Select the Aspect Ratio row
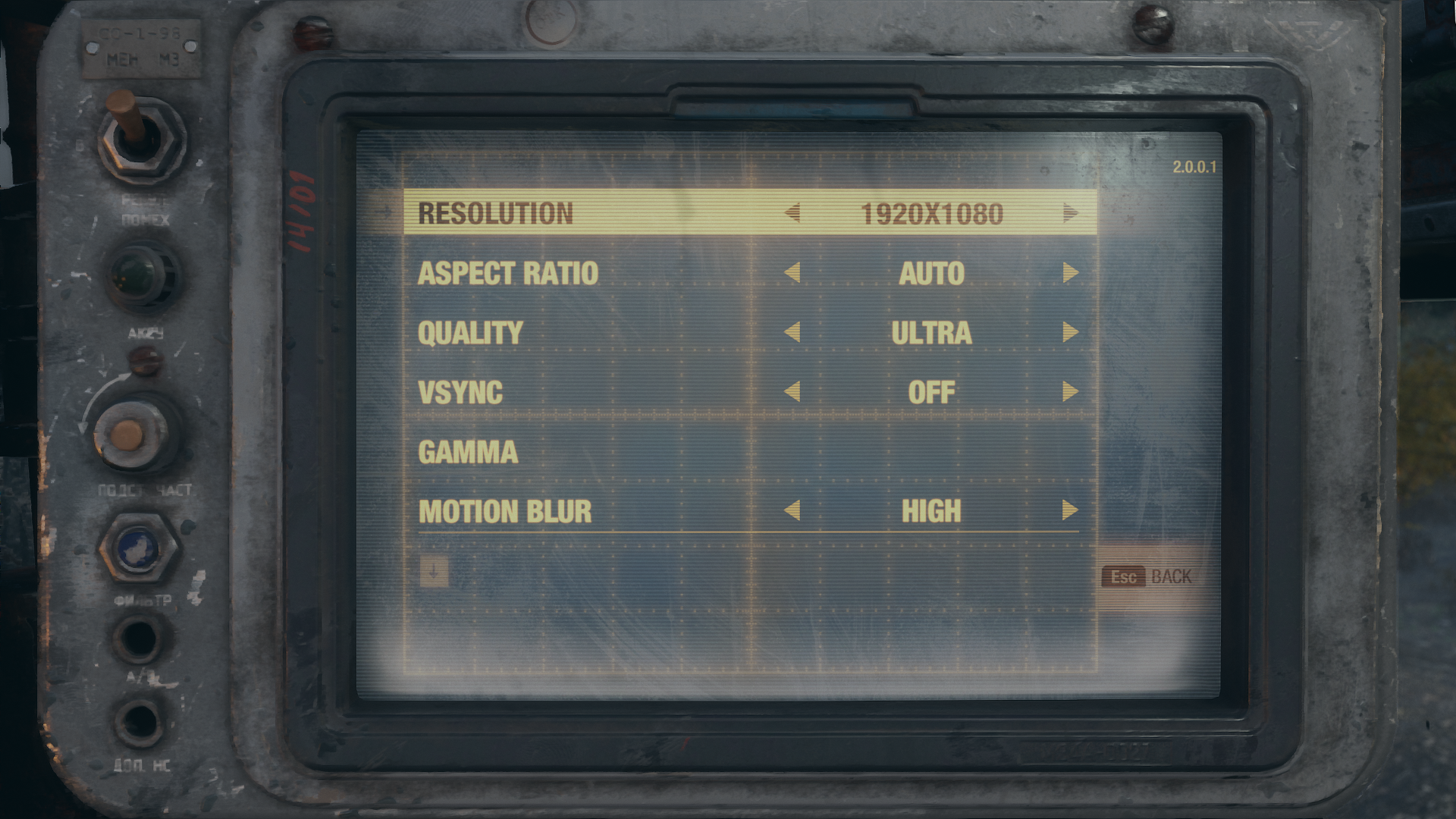The width and height of the screenshot is (1456, 819). (x=508, y=273)
